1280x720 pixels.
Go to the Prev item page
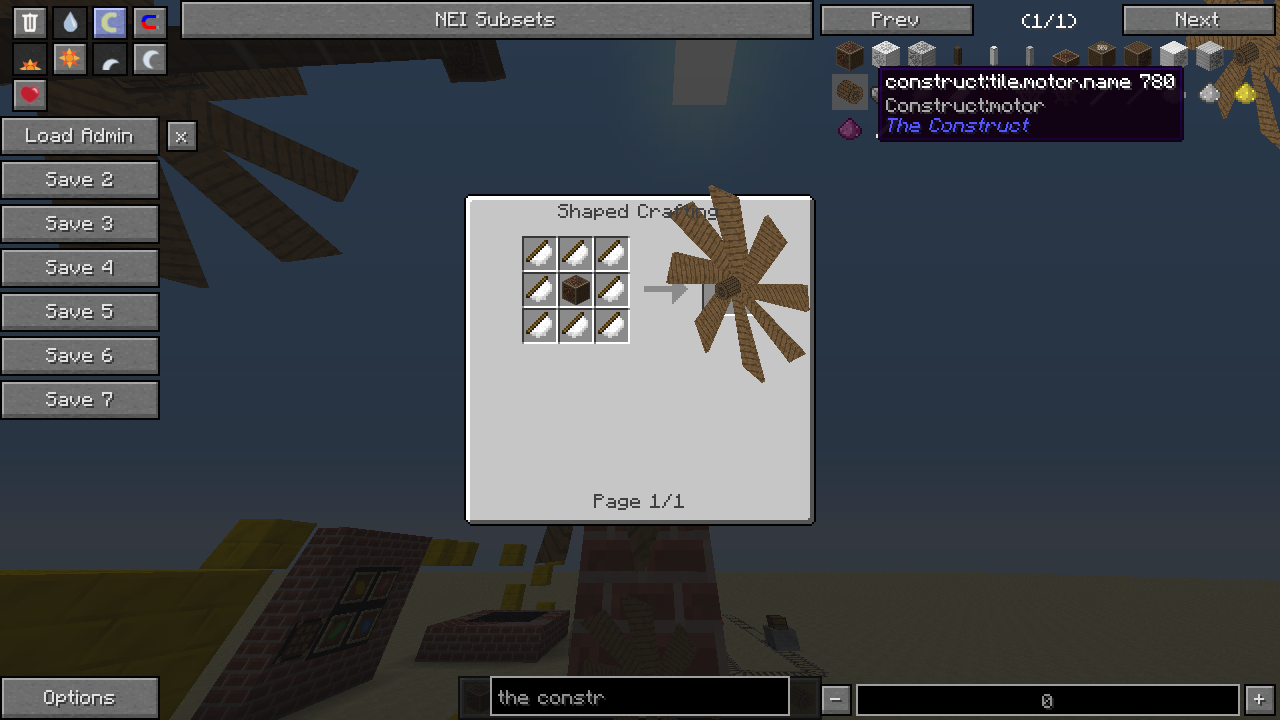[896, 20]
